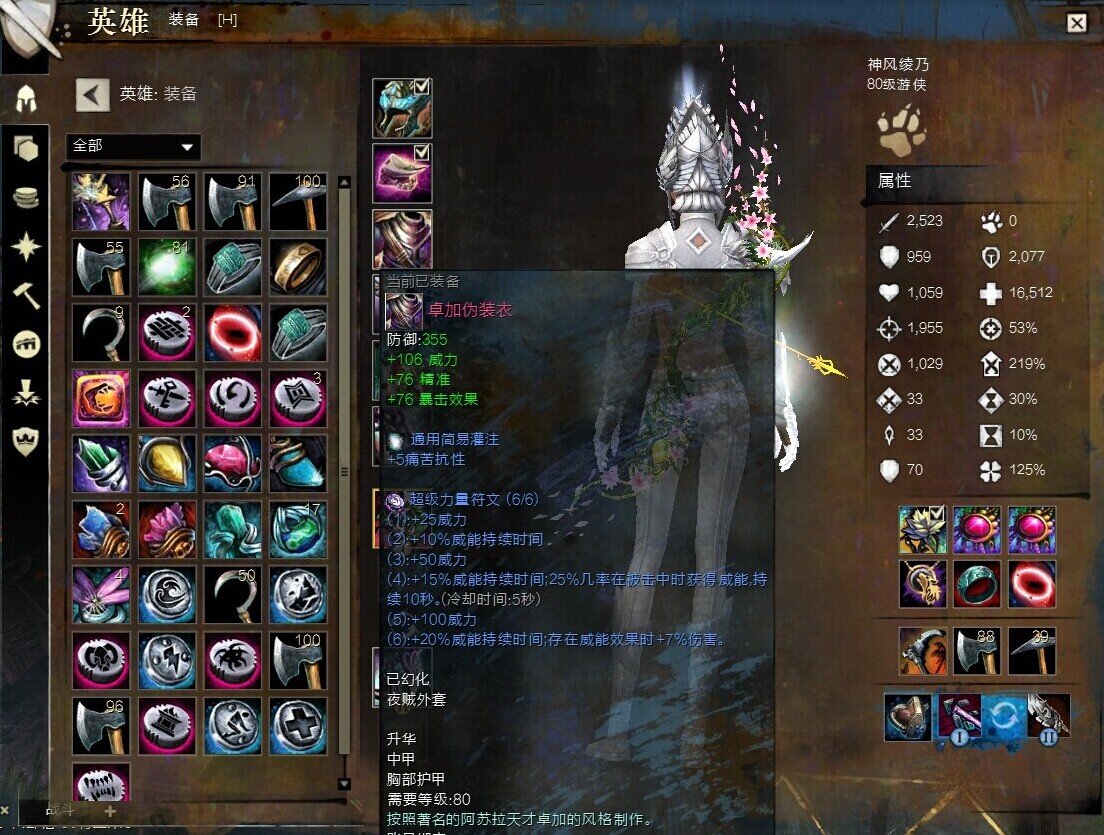The image size is (1104, 835).
Task: Select the yellow gem amulet item
Action: click(166, 463)
